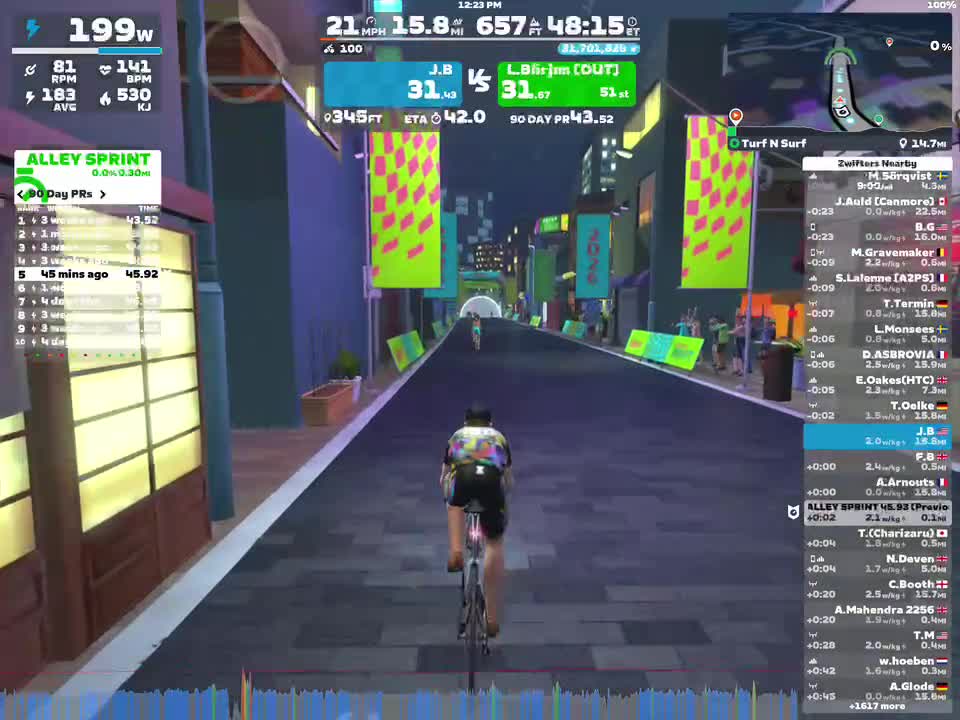960x720 pixels.
Task: Select T.(Charizaru) in the rider list
Action: (x=877, y=539)
